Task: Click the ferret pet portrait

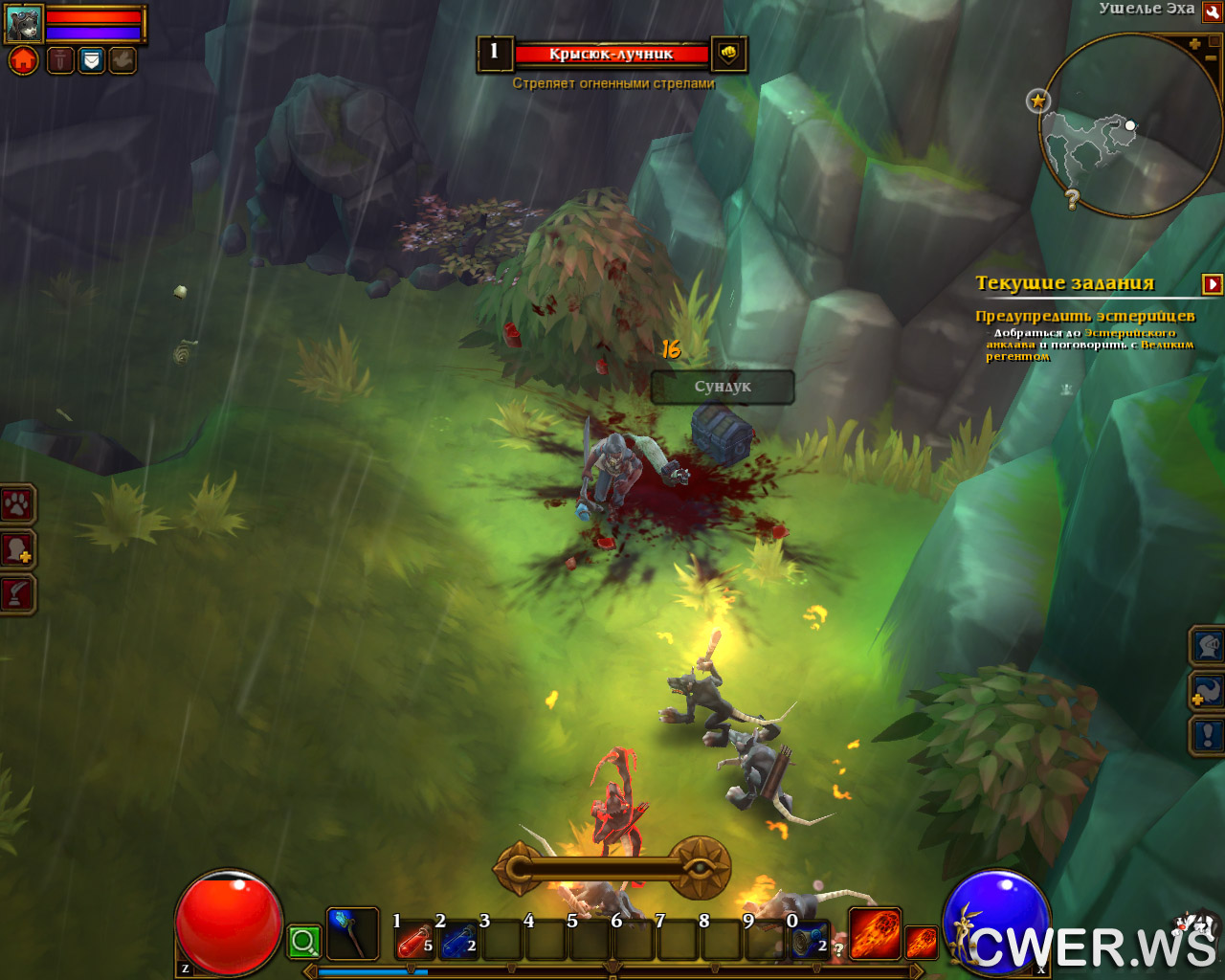Action: pyautogui.click(x=24, y=23)
